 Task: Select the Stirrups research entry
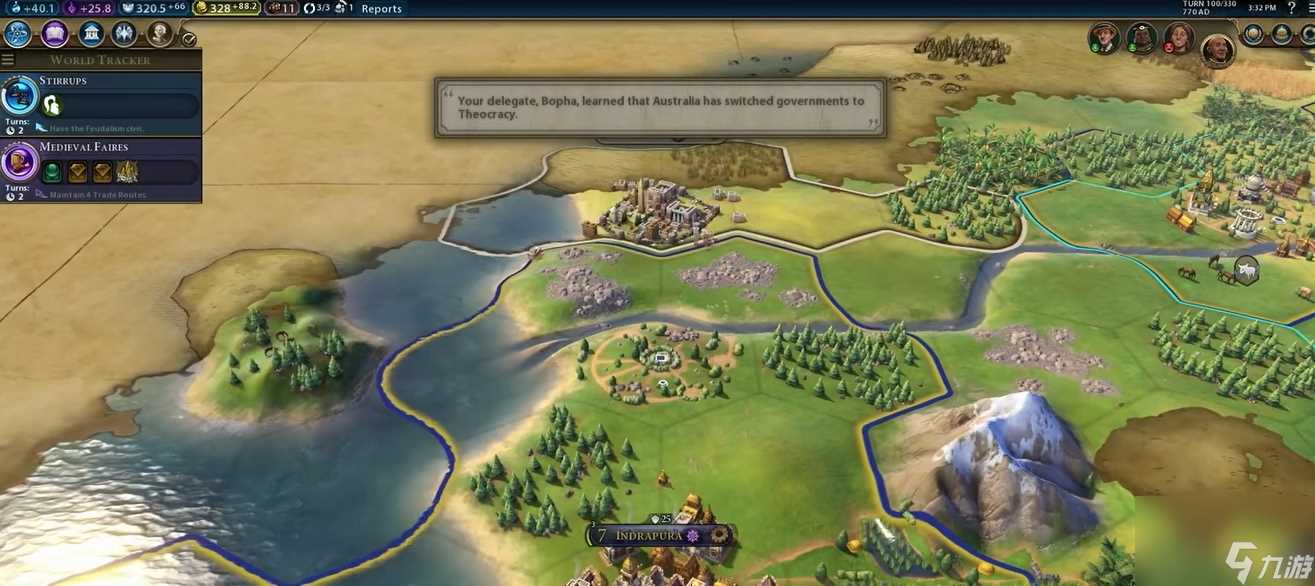tap(100, 98)
